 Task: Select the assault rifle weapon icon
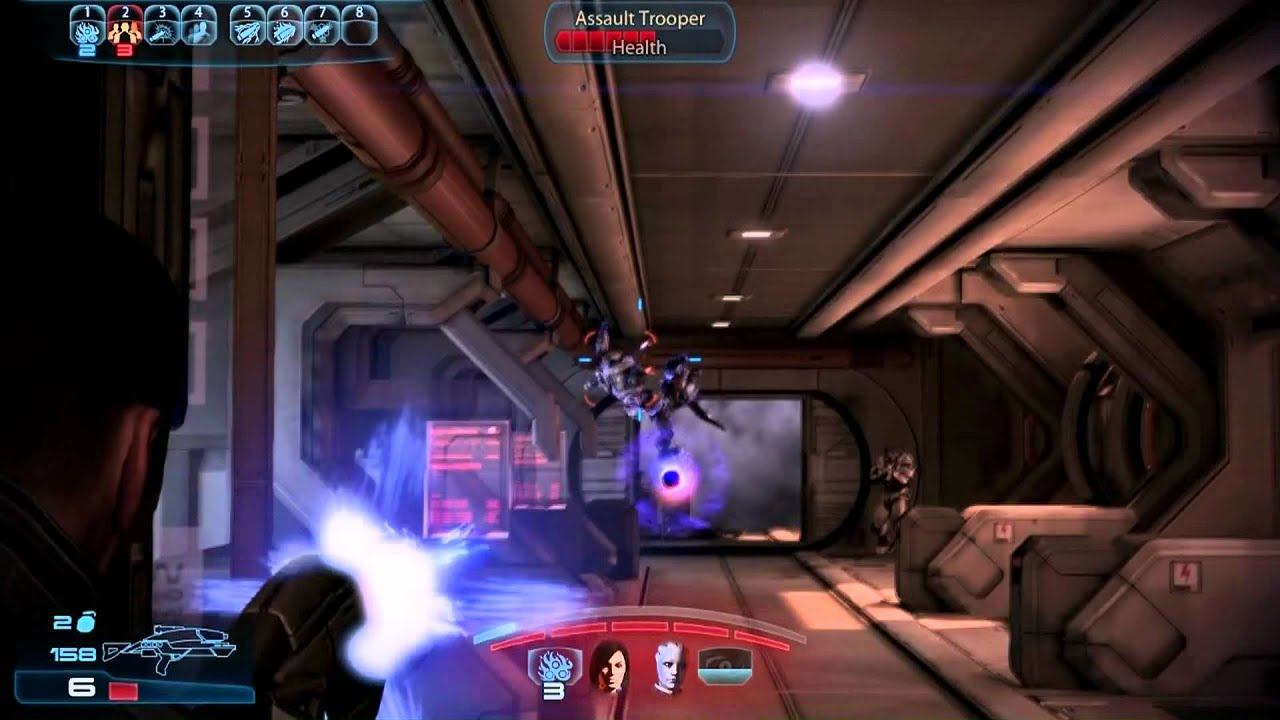170,651
